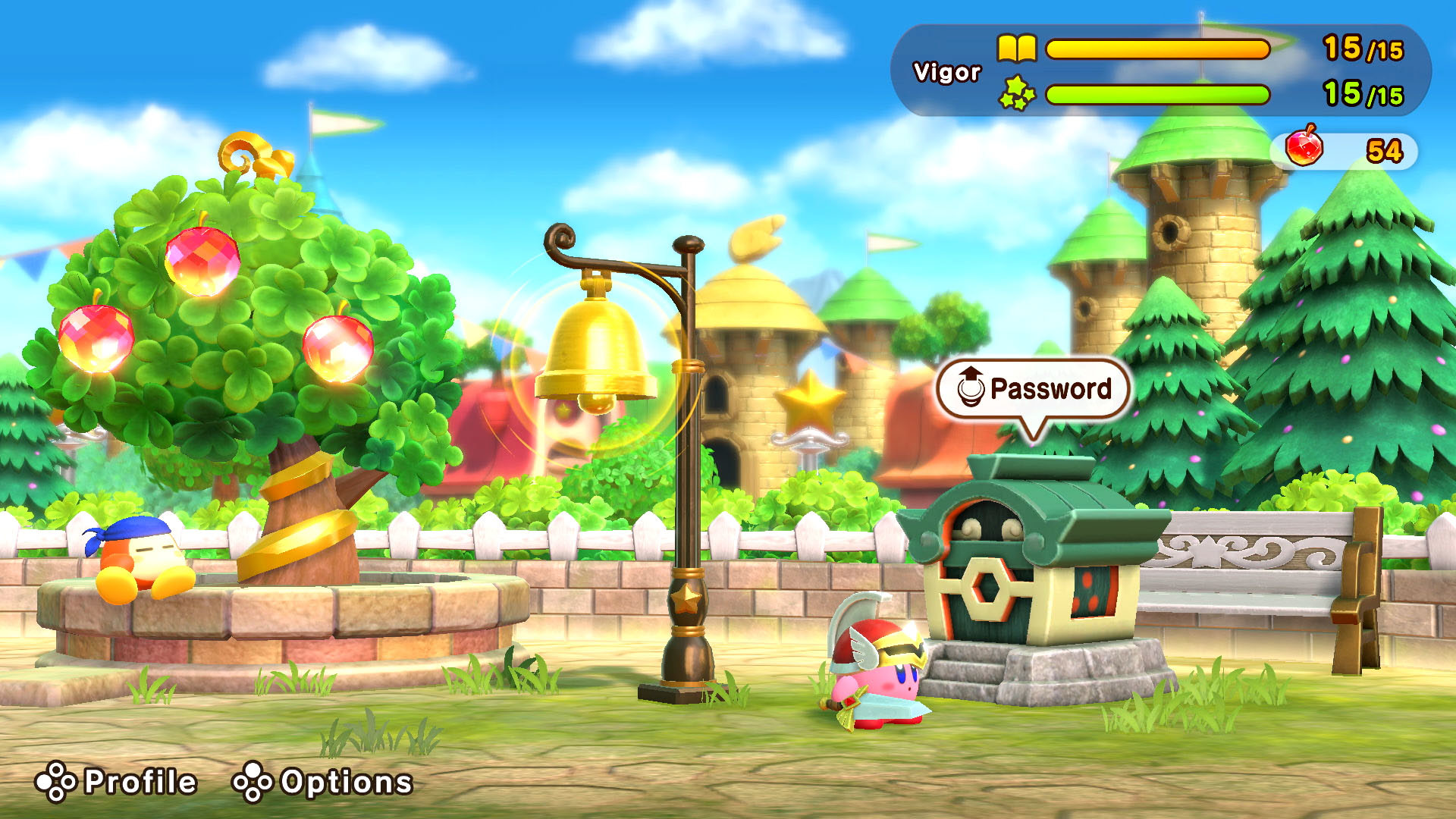Open the Profile menu
This screenshot has height=819, width=1456.
coord(118,782)
